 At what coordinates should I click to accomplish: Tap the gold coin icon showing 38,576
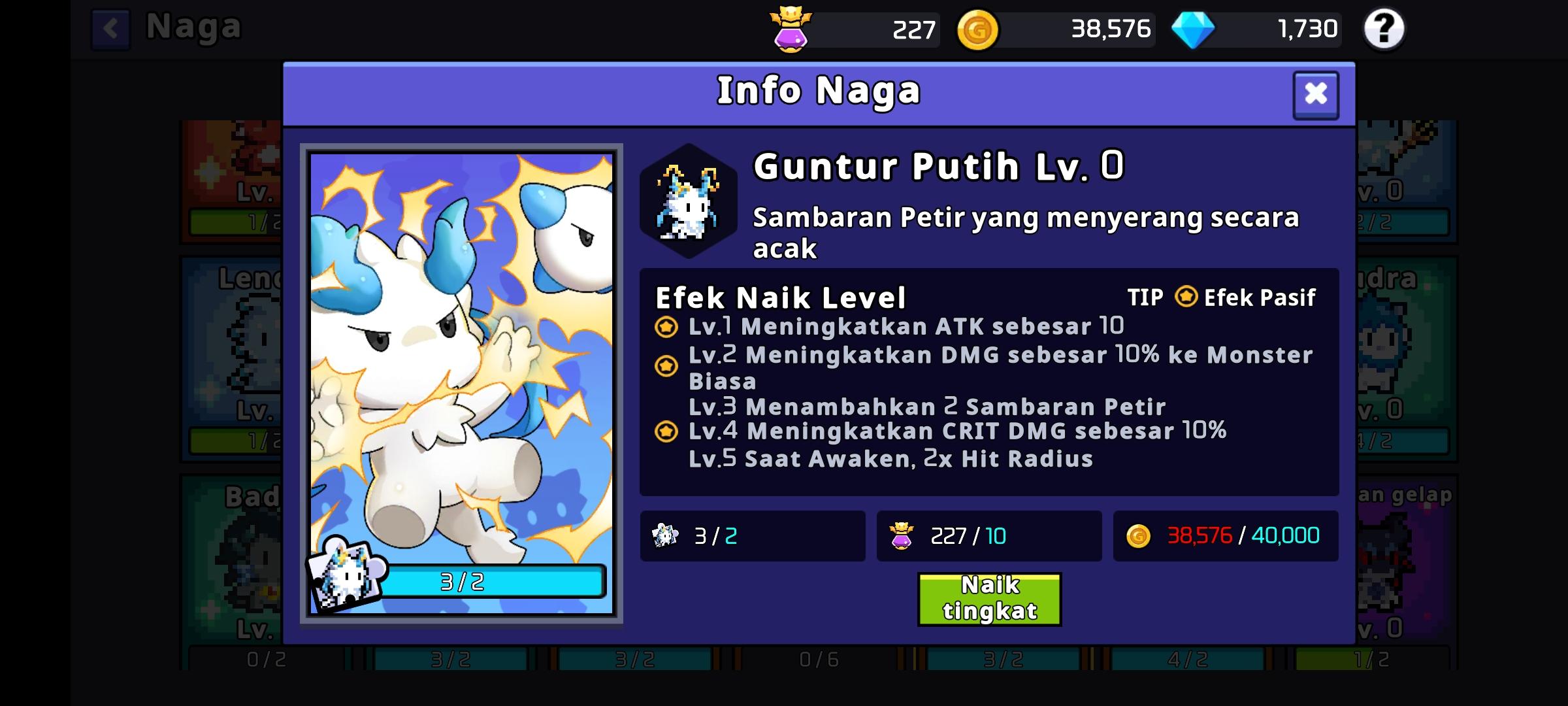click(x=977, y=29)
